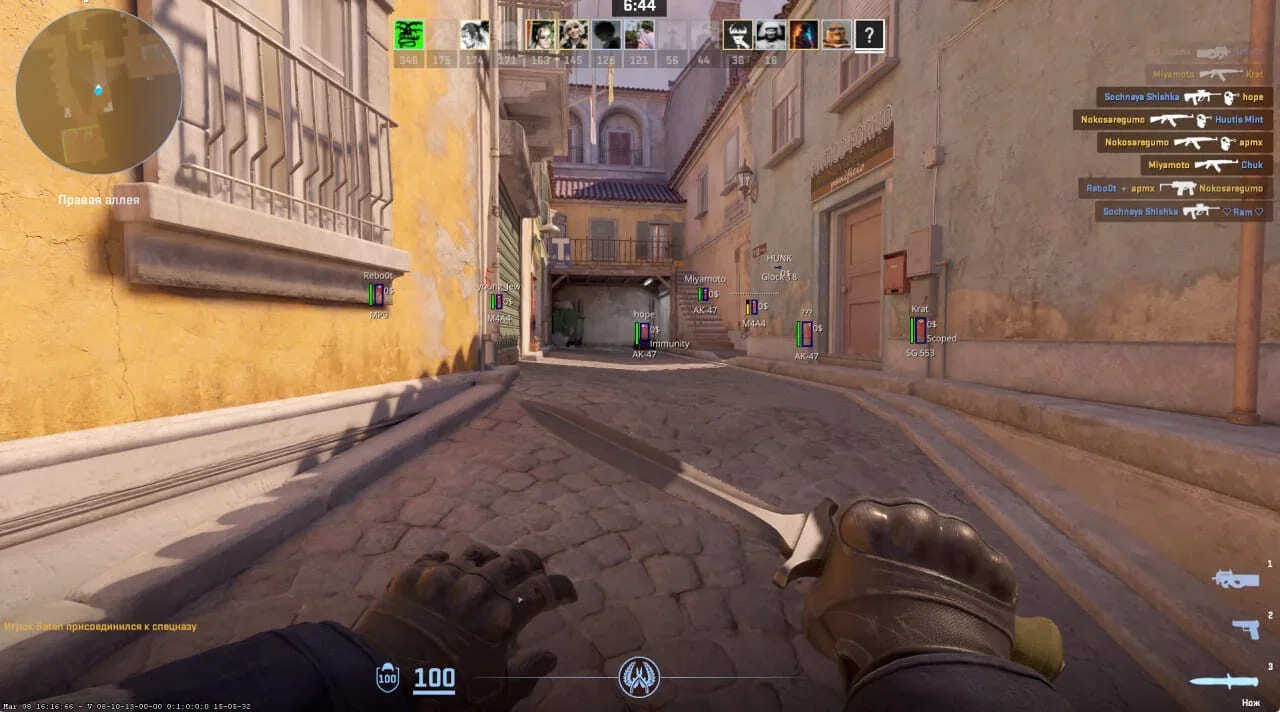Viewport: 1280px width, 712px height.
Task: Click the kill feed row with Rebo0t assist
Action: pyautogui.click(x=1175, y=188)
